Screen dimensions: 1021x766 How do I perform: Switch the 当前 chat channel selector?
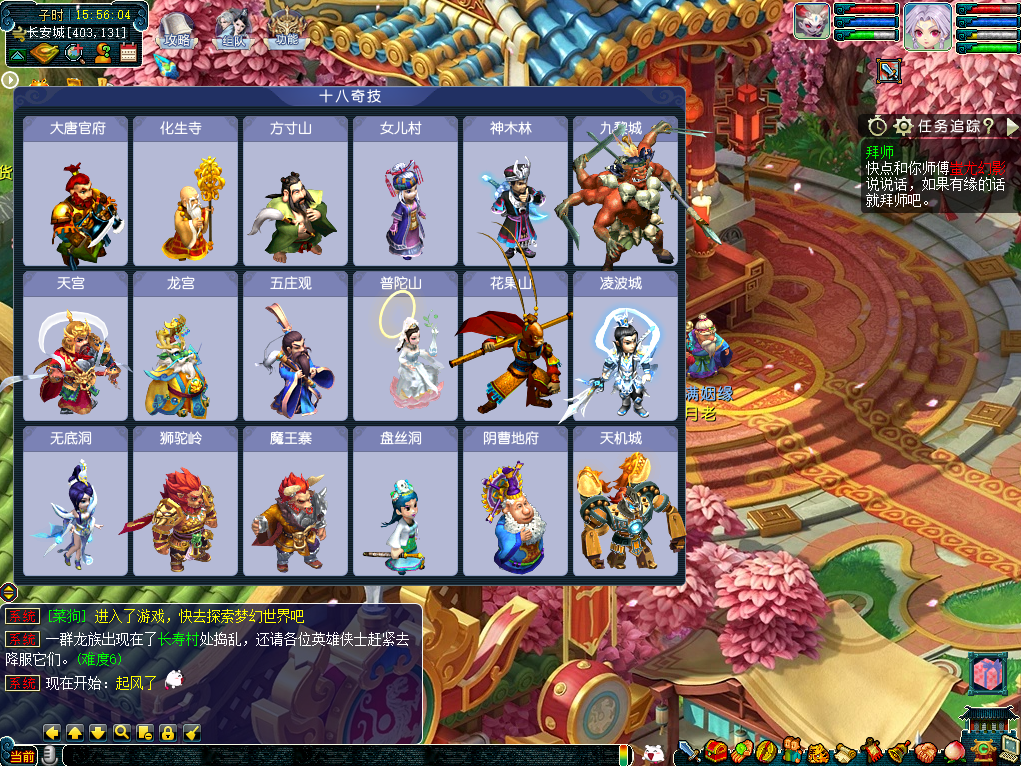22,755
